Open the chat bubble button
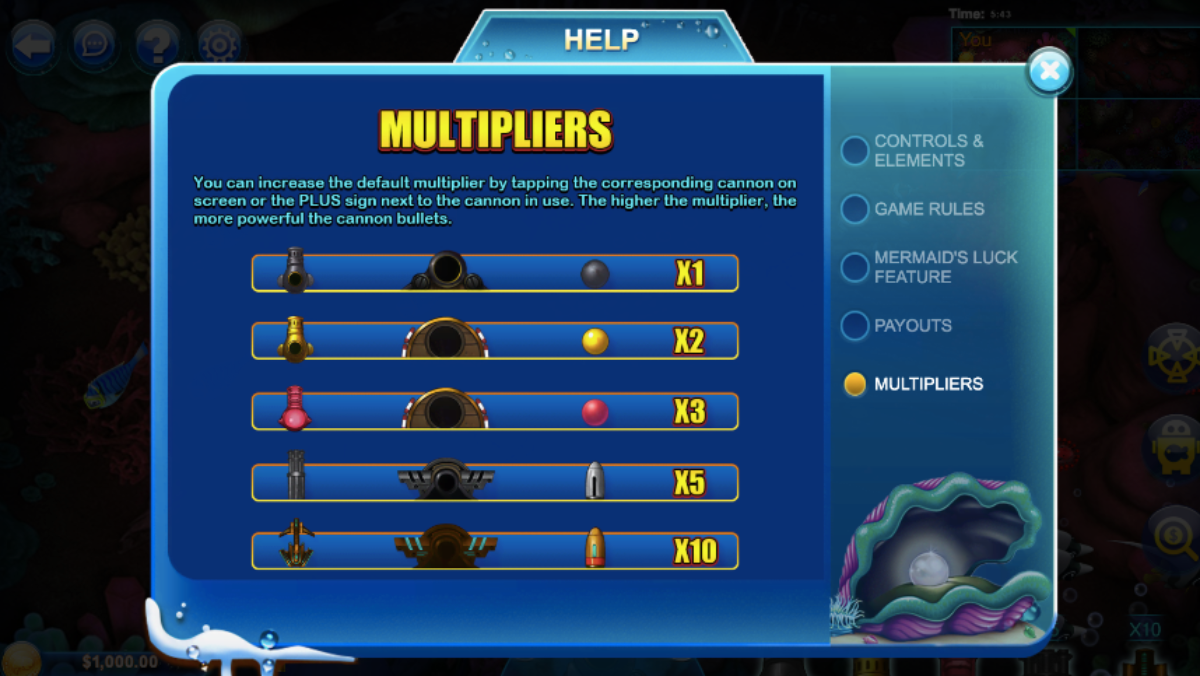 pos(95,45)
